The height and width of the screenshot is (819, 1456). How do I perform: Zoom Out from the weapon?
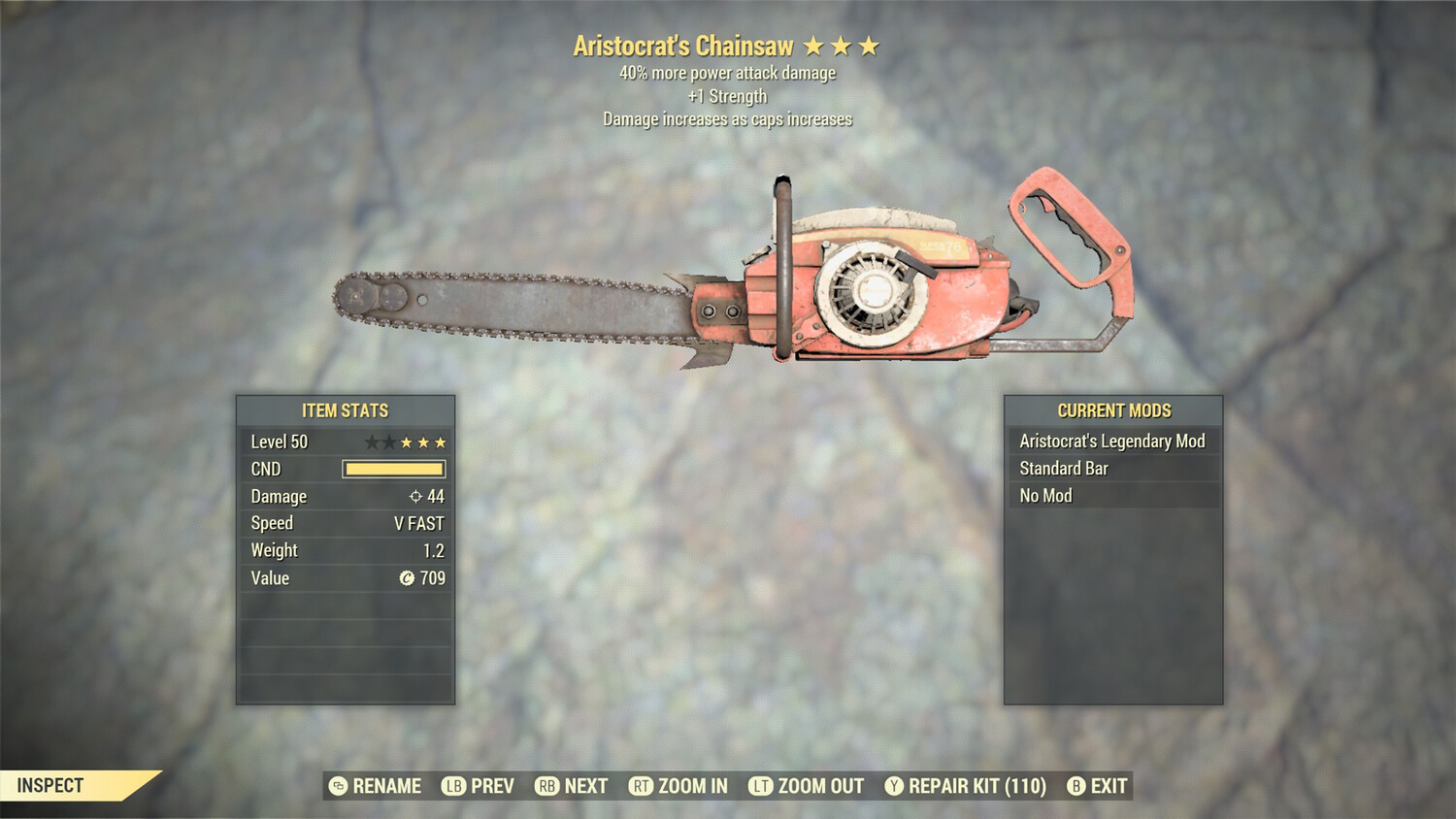coord(807,786)
